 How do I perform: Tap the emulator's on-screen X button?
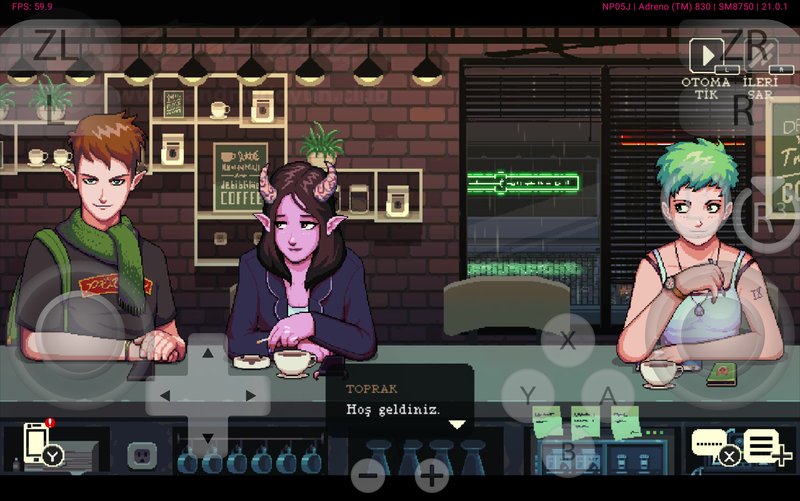tap(568, 339)
